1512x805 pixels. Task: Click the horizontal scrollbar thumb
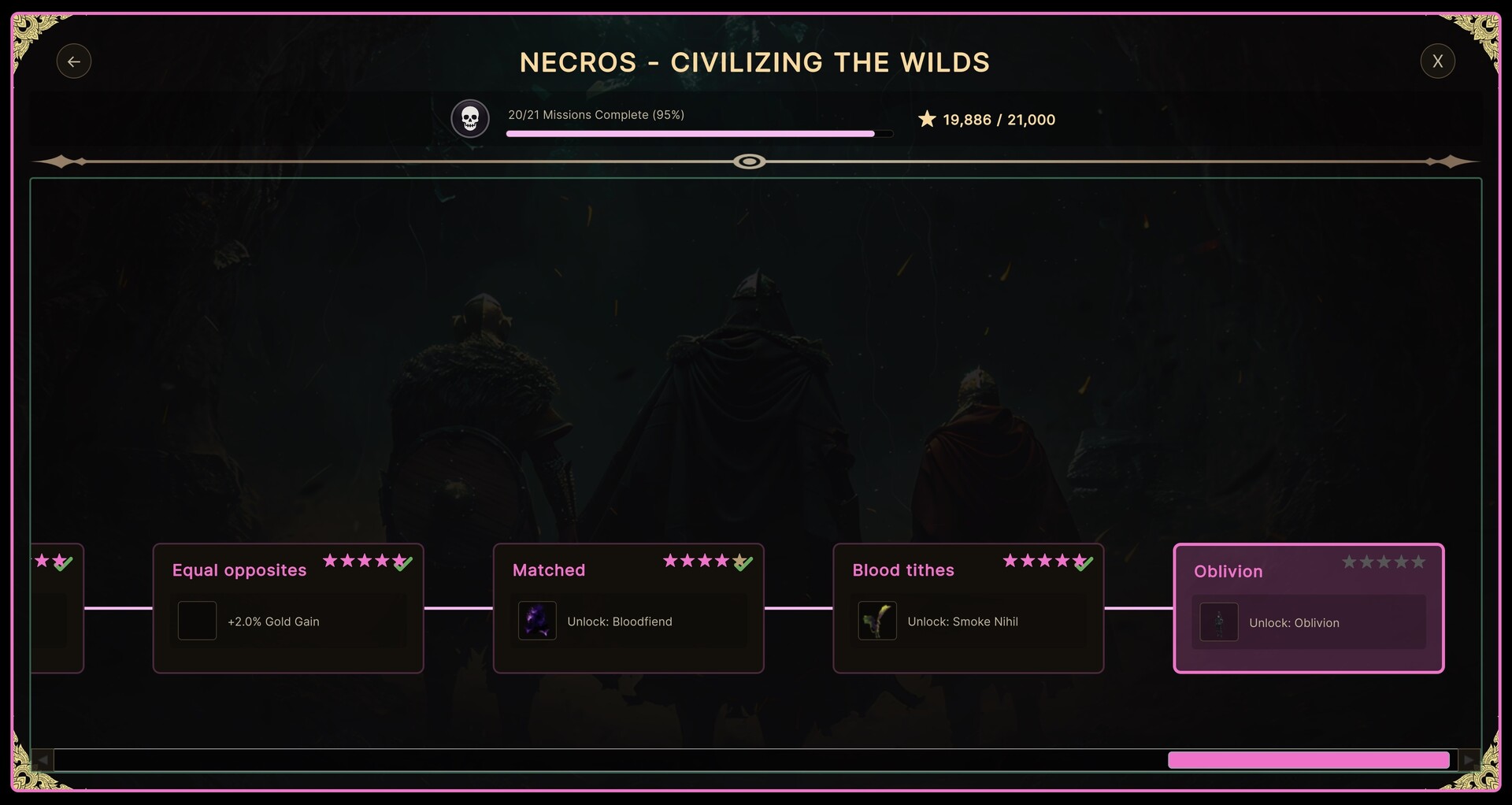pyautogui.click(x=1309, y=759)
